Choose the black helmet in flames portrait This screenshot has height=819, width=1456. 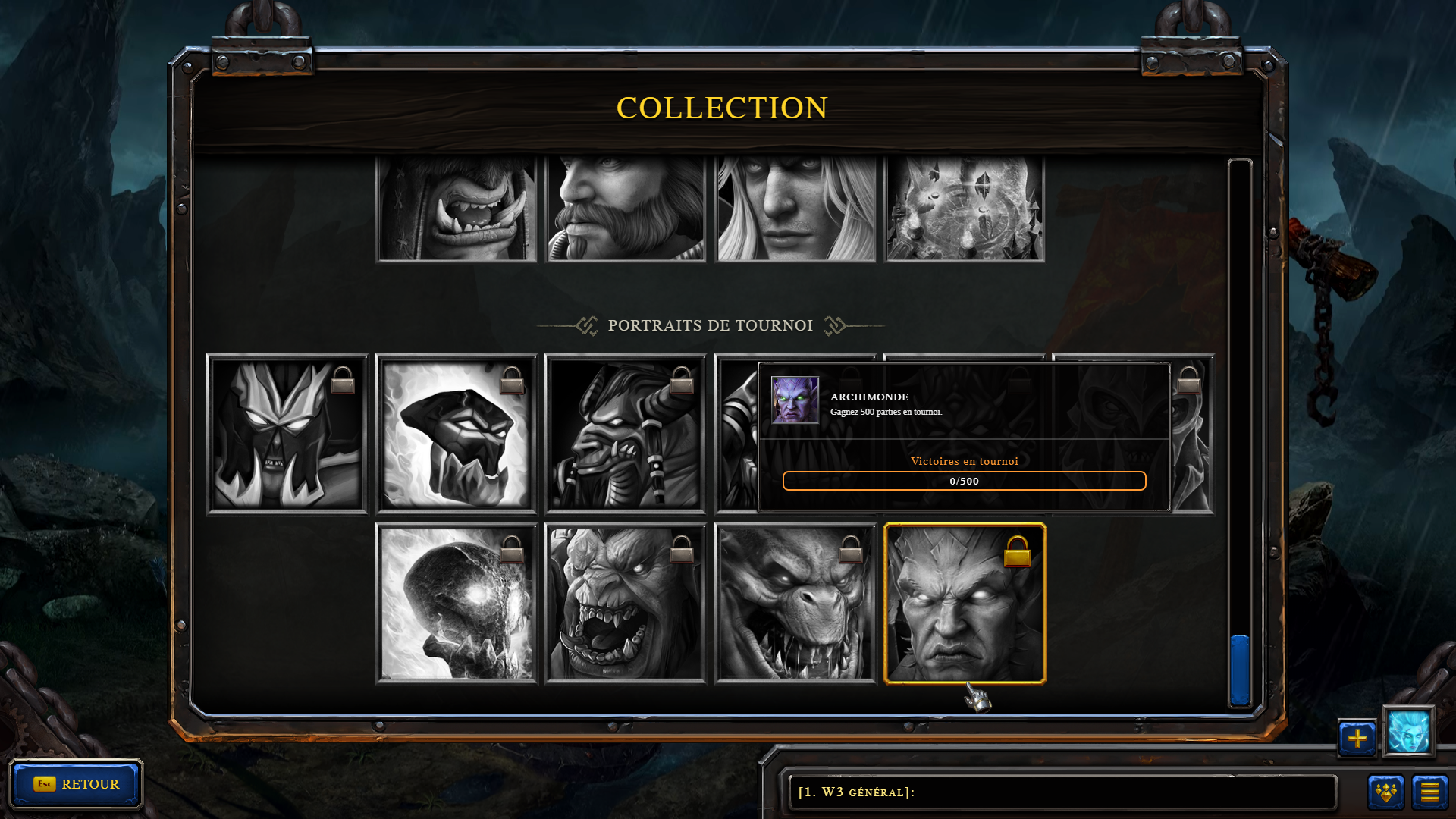pyautogui.click(x=457, y=434)
